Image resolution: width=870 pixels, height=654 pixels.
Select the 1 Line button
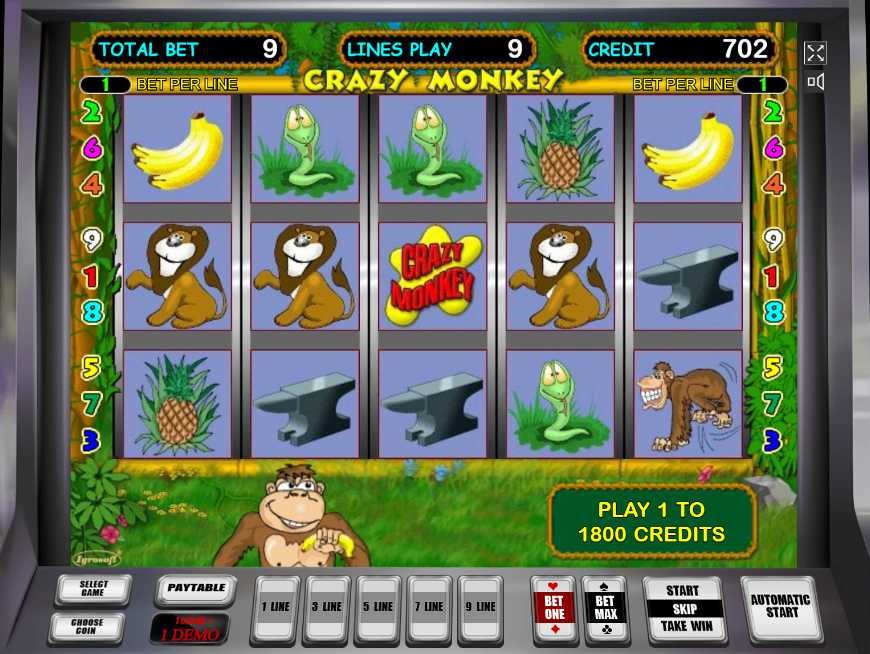(276, 607)
